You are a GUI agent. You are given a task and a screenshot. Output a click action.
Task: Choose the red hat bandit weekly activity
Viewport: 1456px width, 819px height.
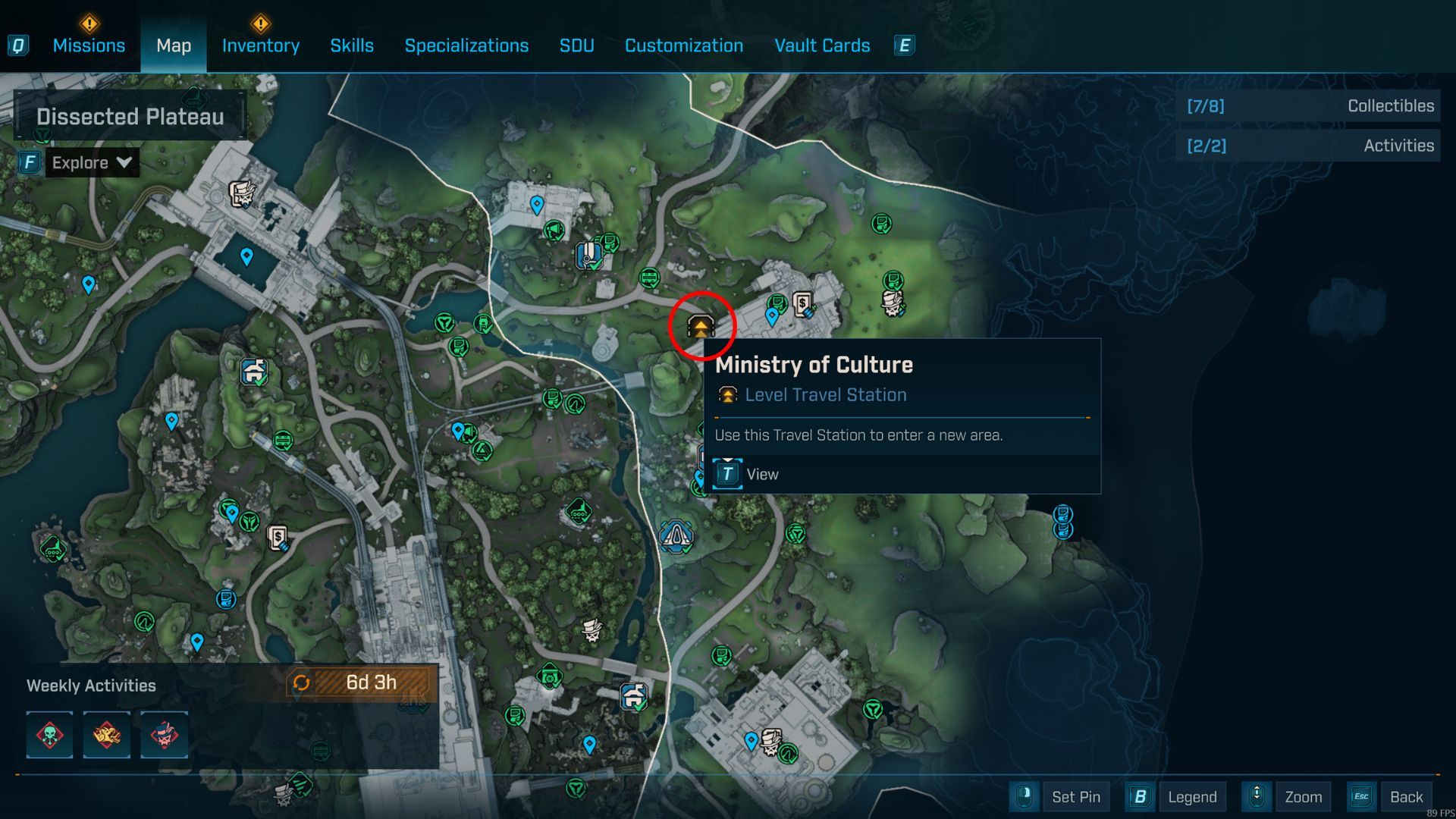tap(164, 735)
